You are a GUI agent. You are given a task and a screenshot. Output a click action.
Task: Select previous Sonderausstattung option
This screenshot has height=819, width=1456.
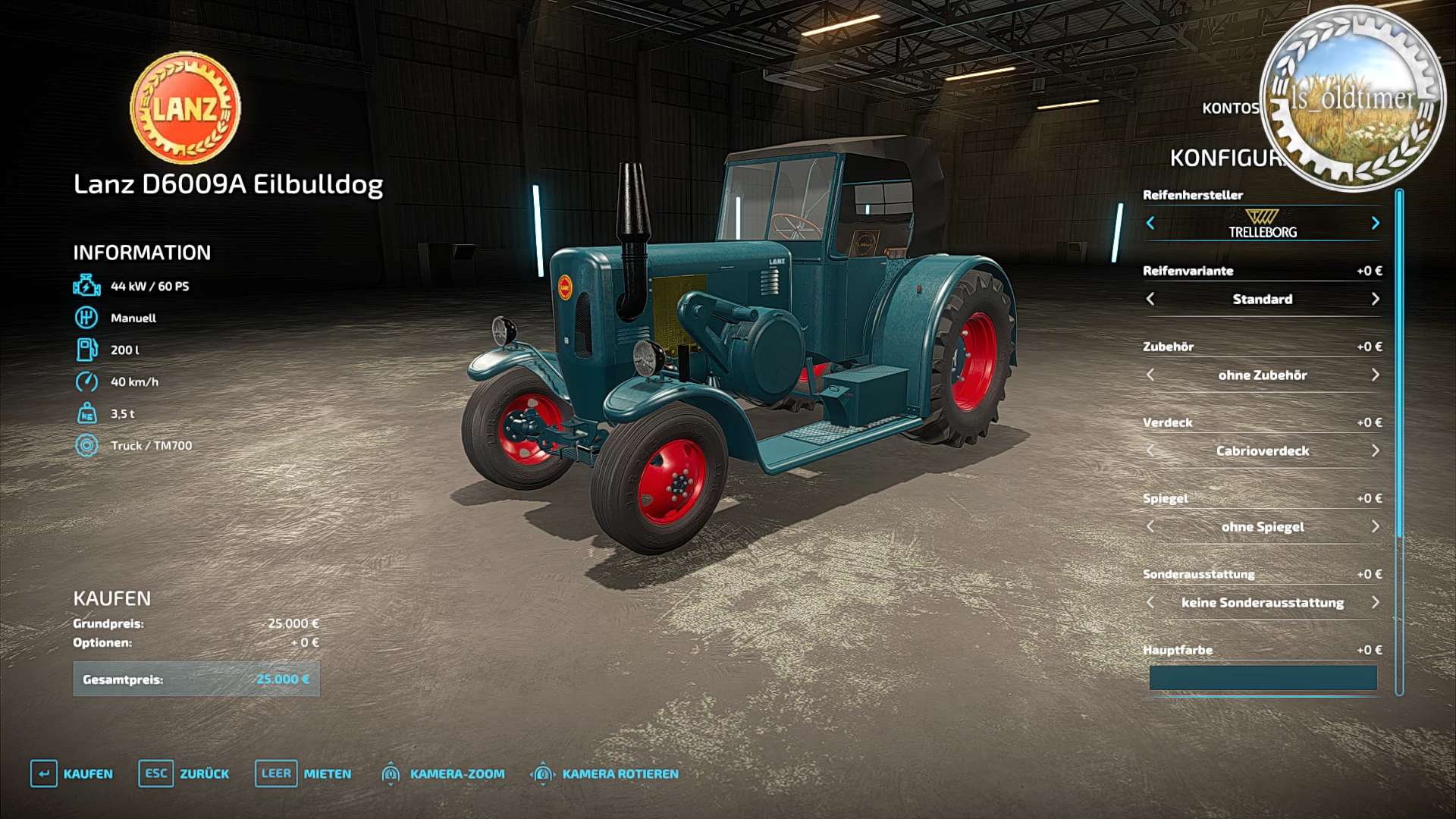pos(1150,602)
